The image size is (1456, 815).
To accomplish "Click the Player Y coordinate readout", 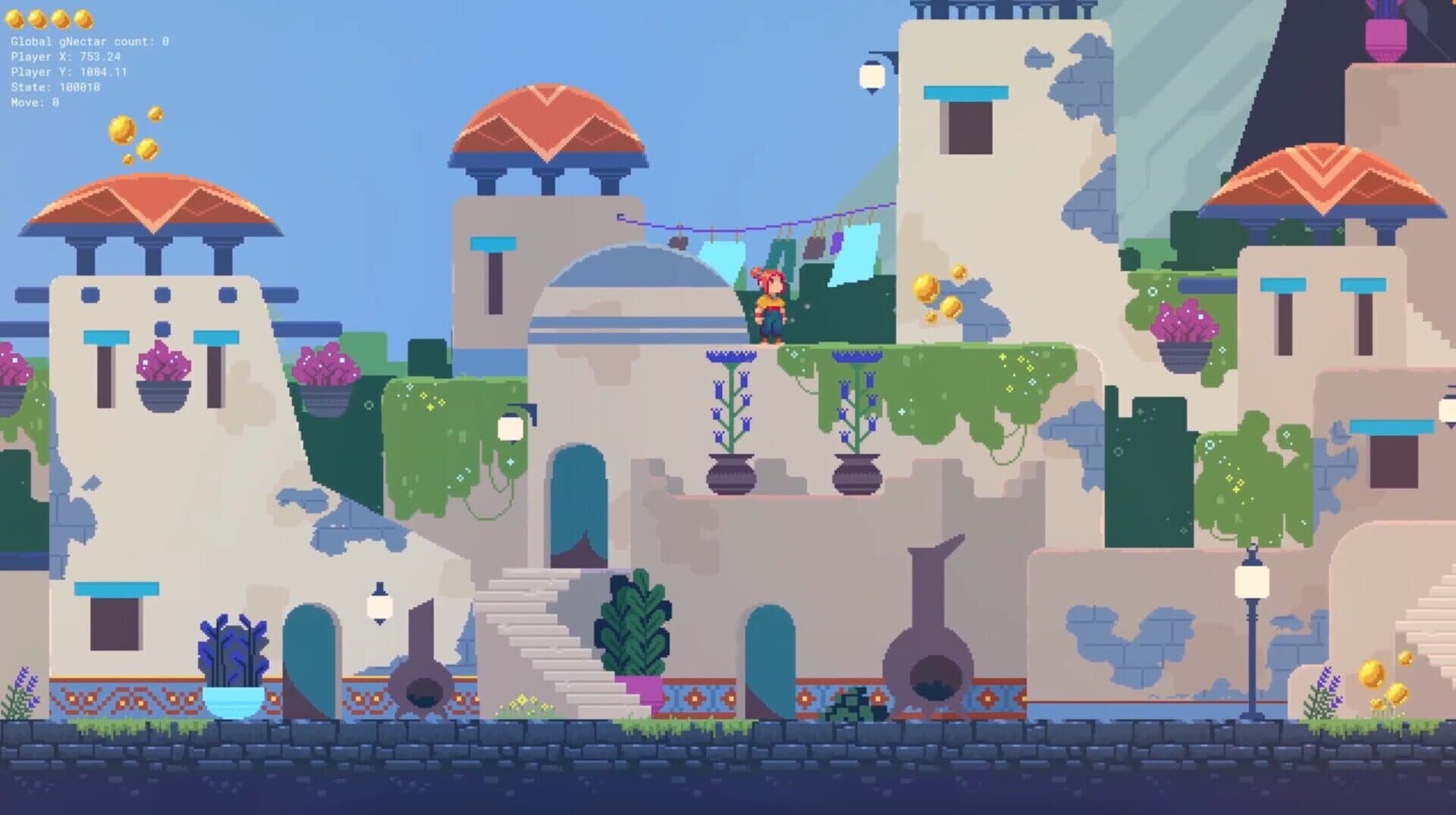I will [x=67, y=71].
